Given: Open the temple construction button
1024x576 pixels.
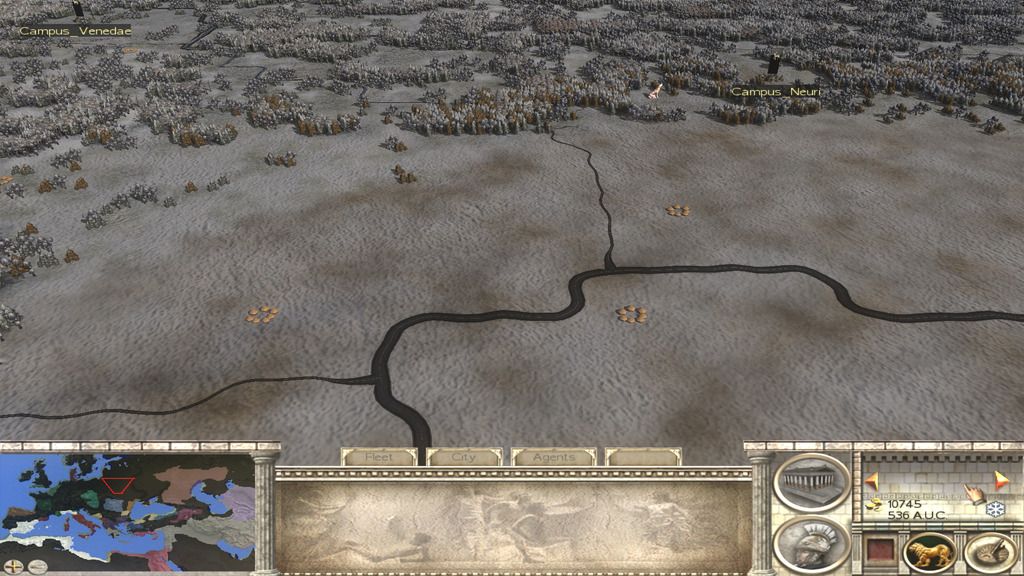Looking at the screenshot, I should click(811, 483).
